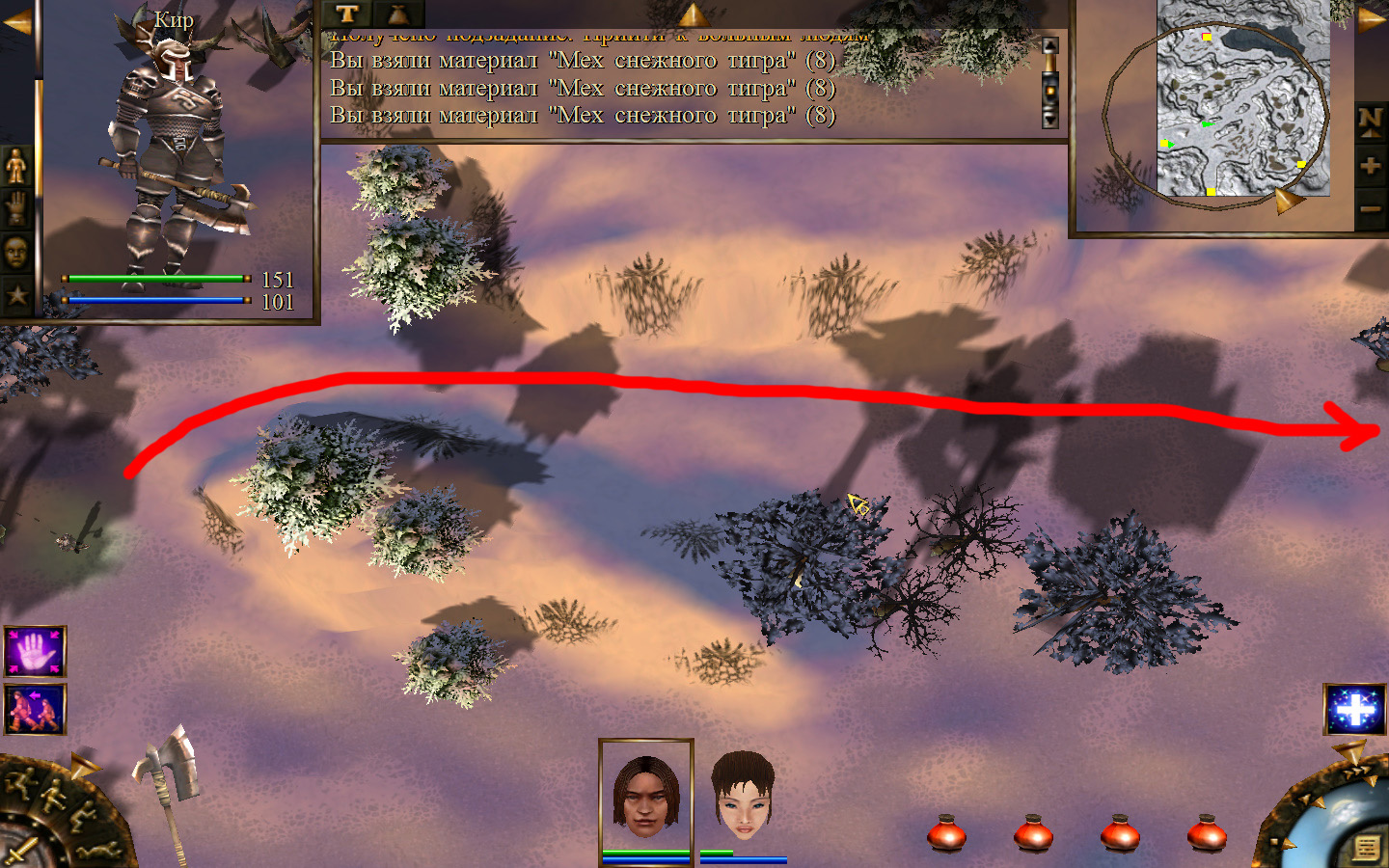Click the "T" text log button
Viewport: 1389px width, 868px height.
(x=347, y=14)
